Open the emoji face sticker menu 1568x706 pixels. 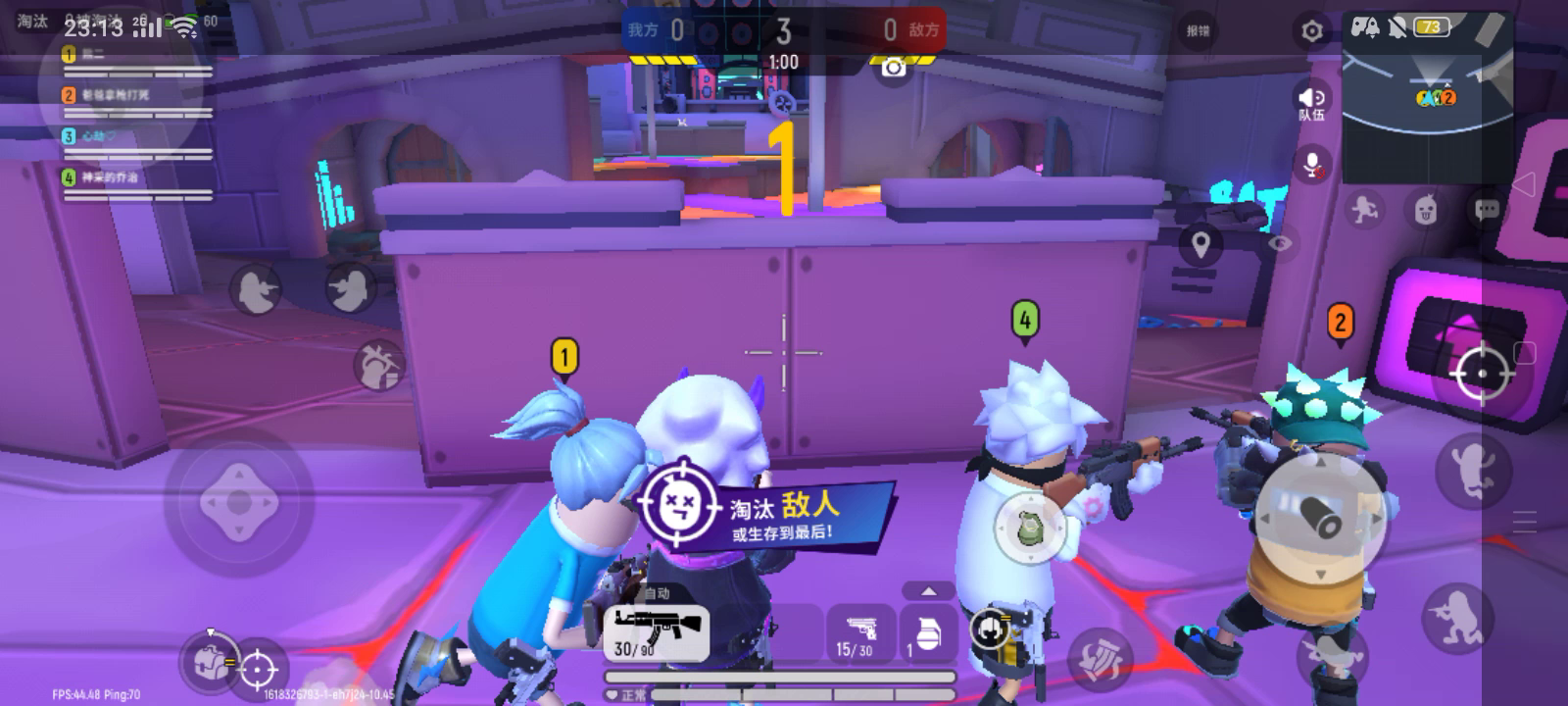(x=1426, y=209)
